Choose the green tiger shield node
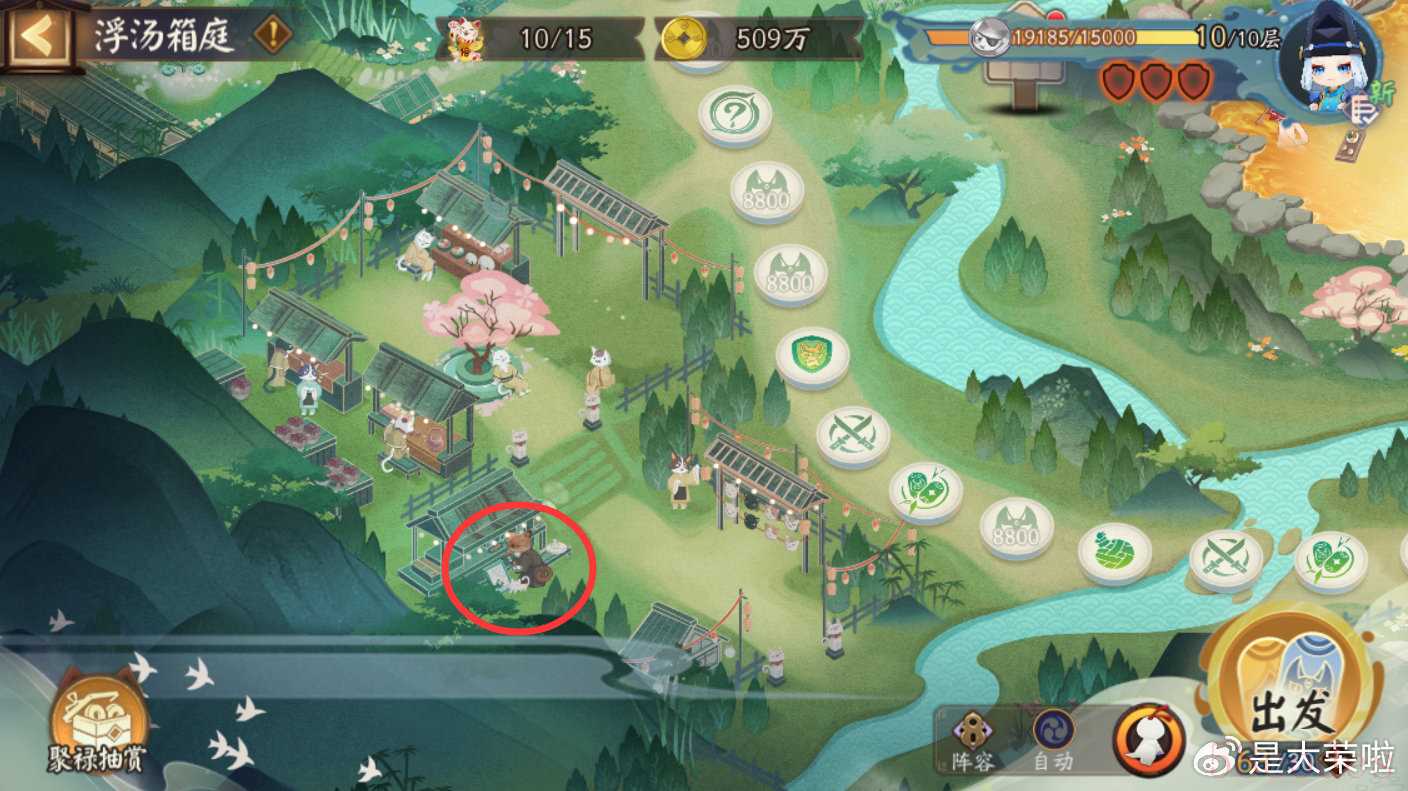Screen dimensions: 1408x791 [812, 355]
